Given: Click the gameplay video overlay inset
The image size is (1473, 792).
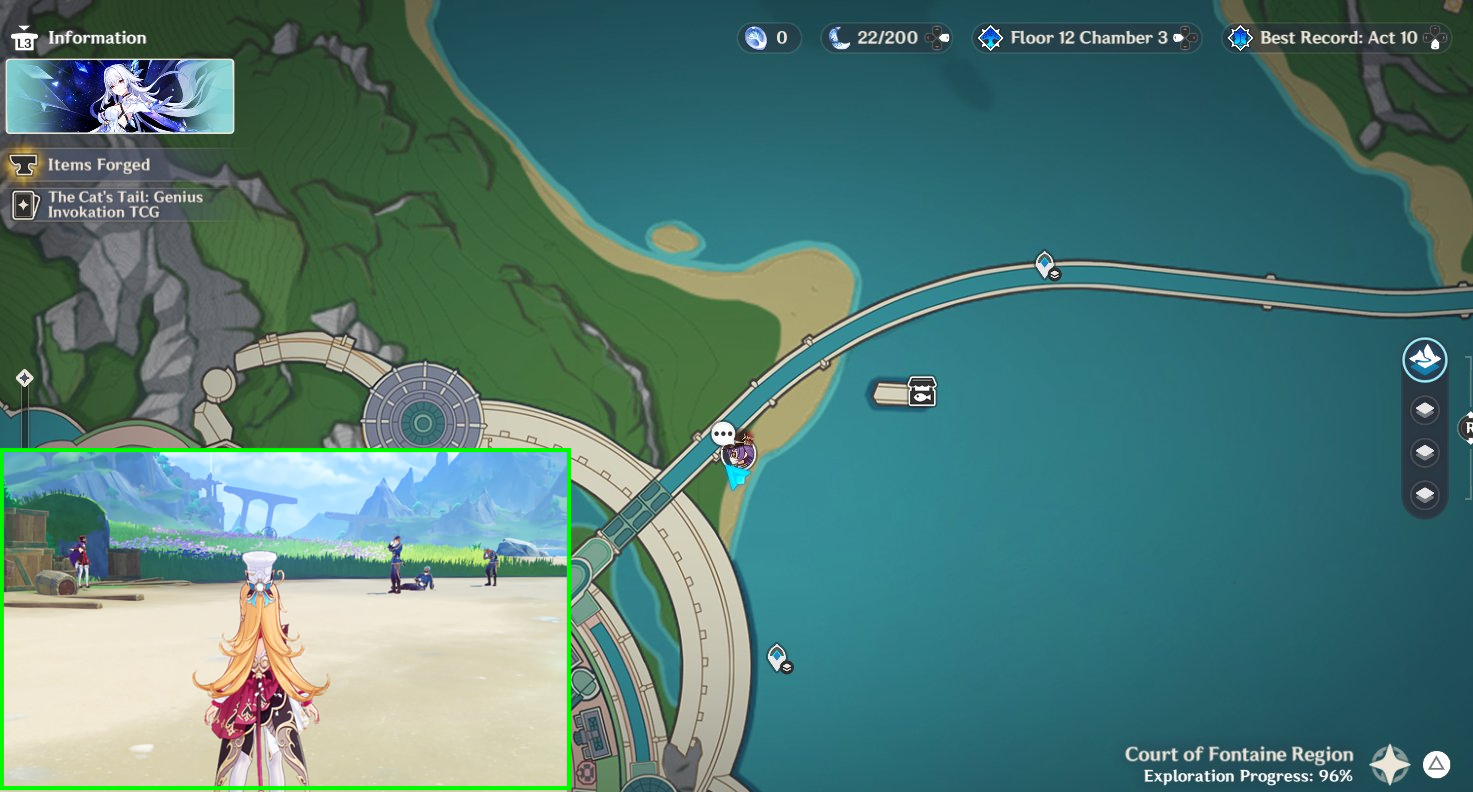Looking at the screenshot, I should [286, 619].
